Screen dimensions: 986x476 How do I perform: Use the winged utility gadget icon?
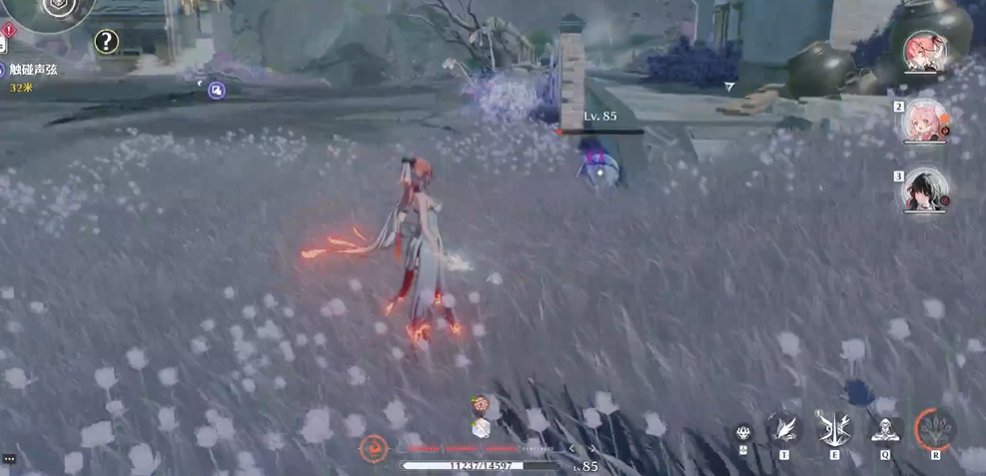tap(783, 428)
